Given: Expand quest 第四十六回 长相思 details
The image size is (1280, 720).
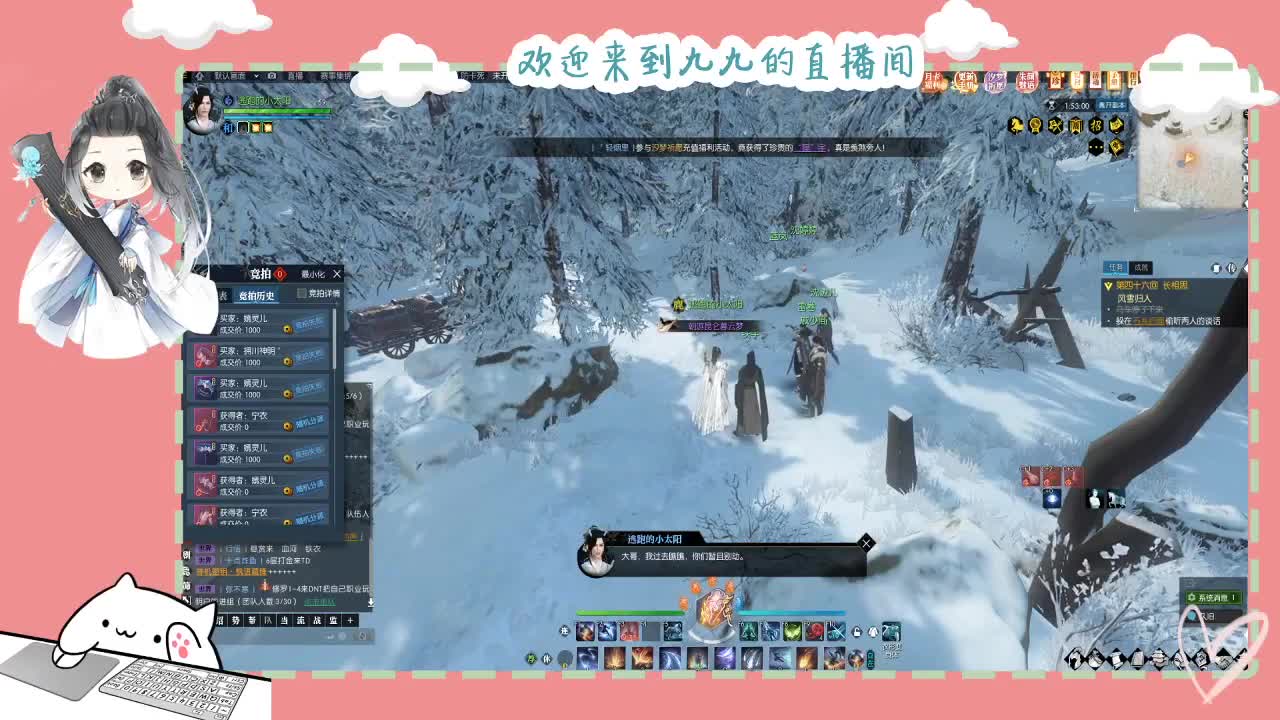Looking at the screenshot, I should point(1108,285).
